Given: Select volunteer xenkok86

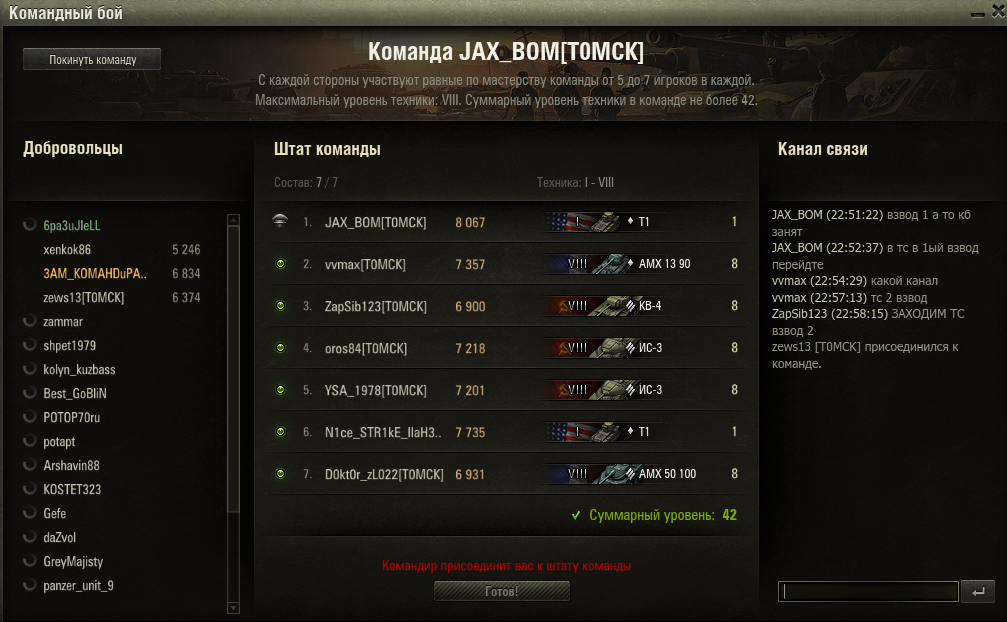Looking at the screenshot, I should 67,250.
